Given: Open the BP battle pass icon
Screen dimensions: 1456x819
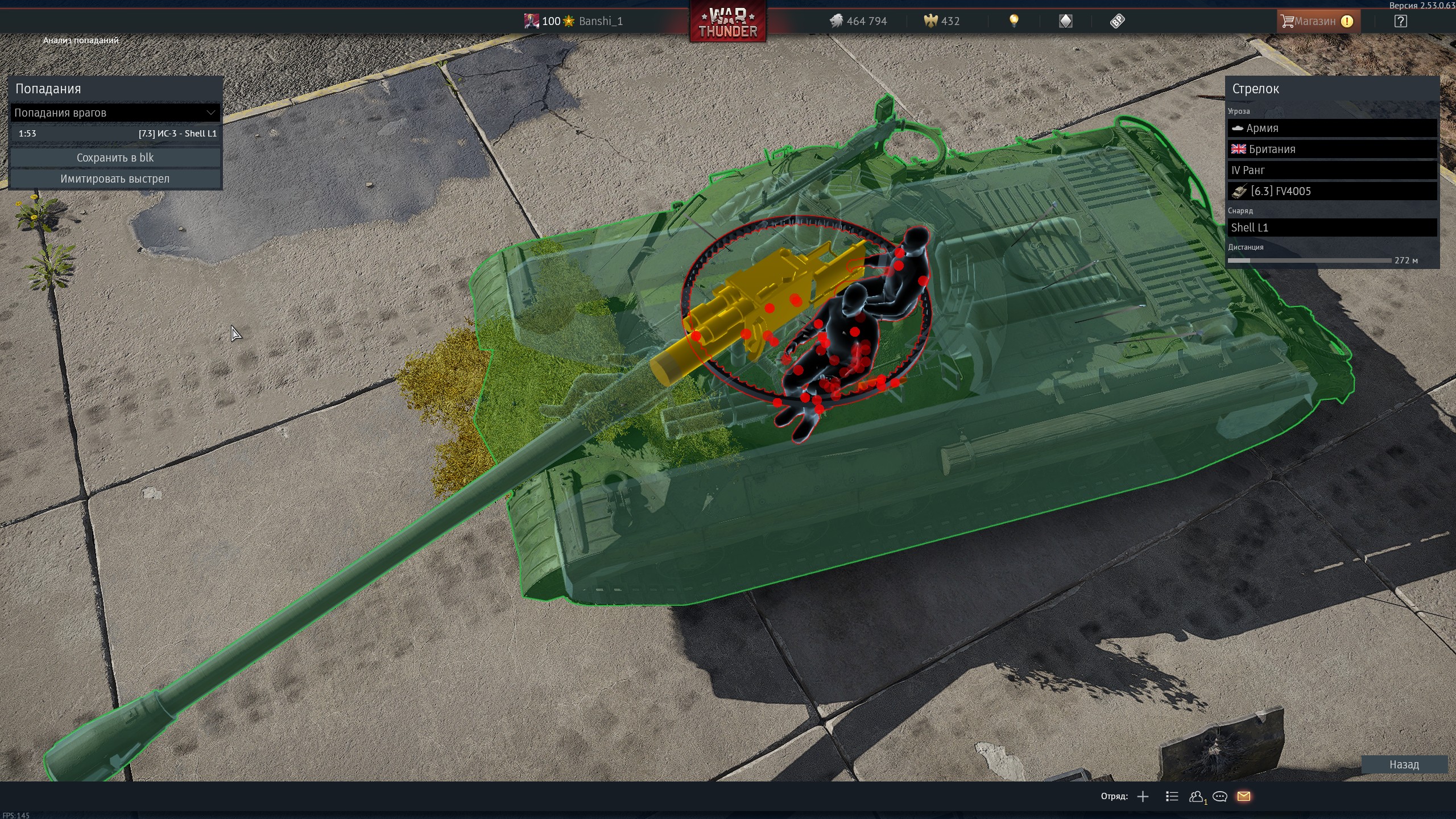Looking at the screenshot, I should point(1117,22).
